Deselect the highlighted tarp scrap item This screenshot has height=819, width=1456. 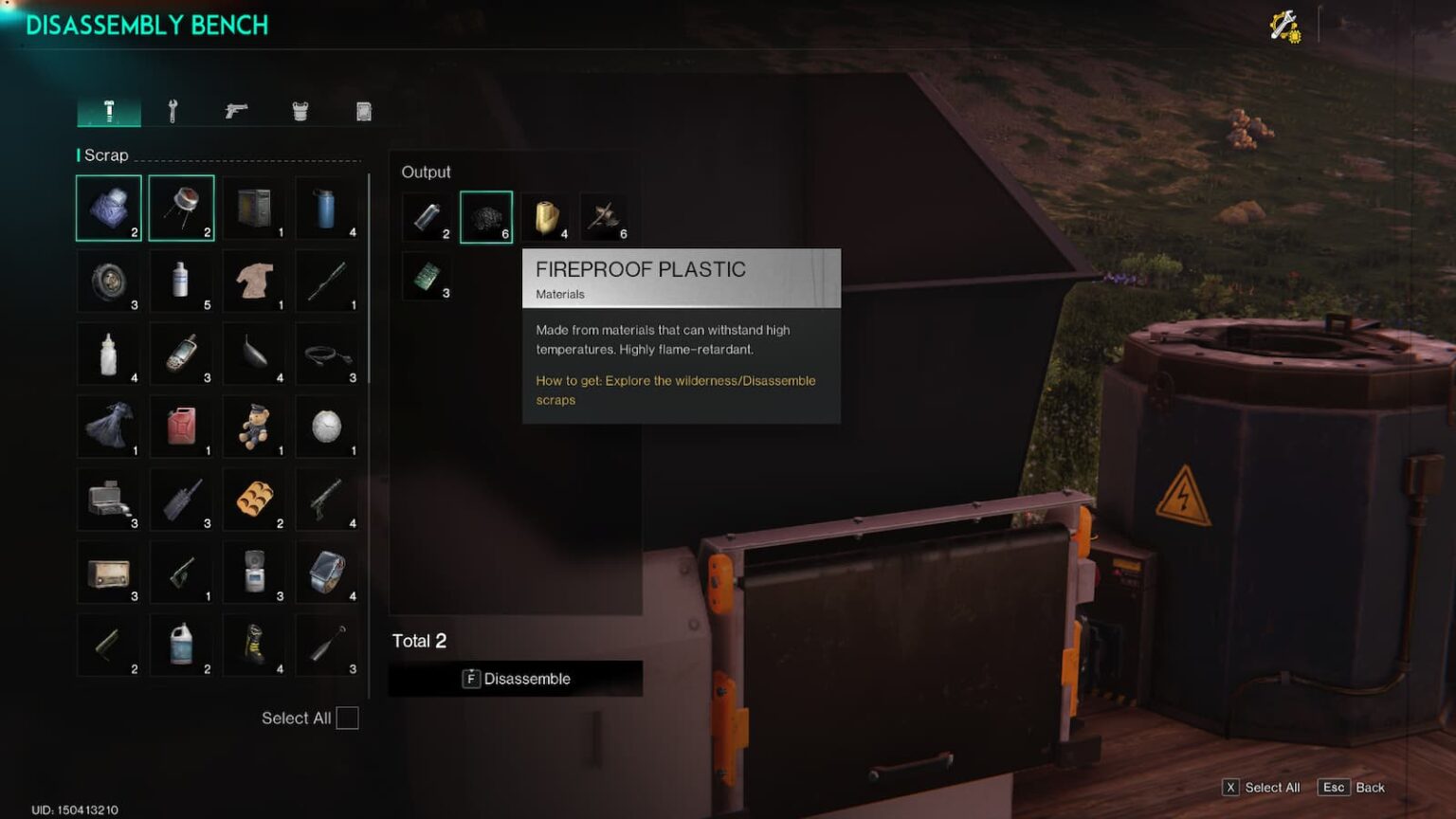pyautogui.click(x=108, y=208)
